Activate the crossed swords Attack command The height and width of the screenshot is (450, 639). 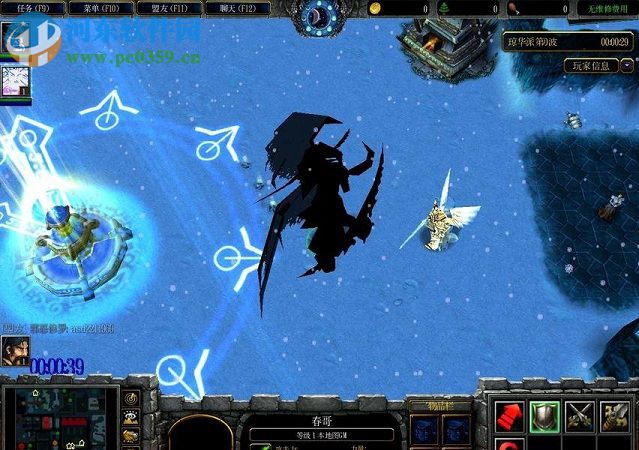(581, 415)
